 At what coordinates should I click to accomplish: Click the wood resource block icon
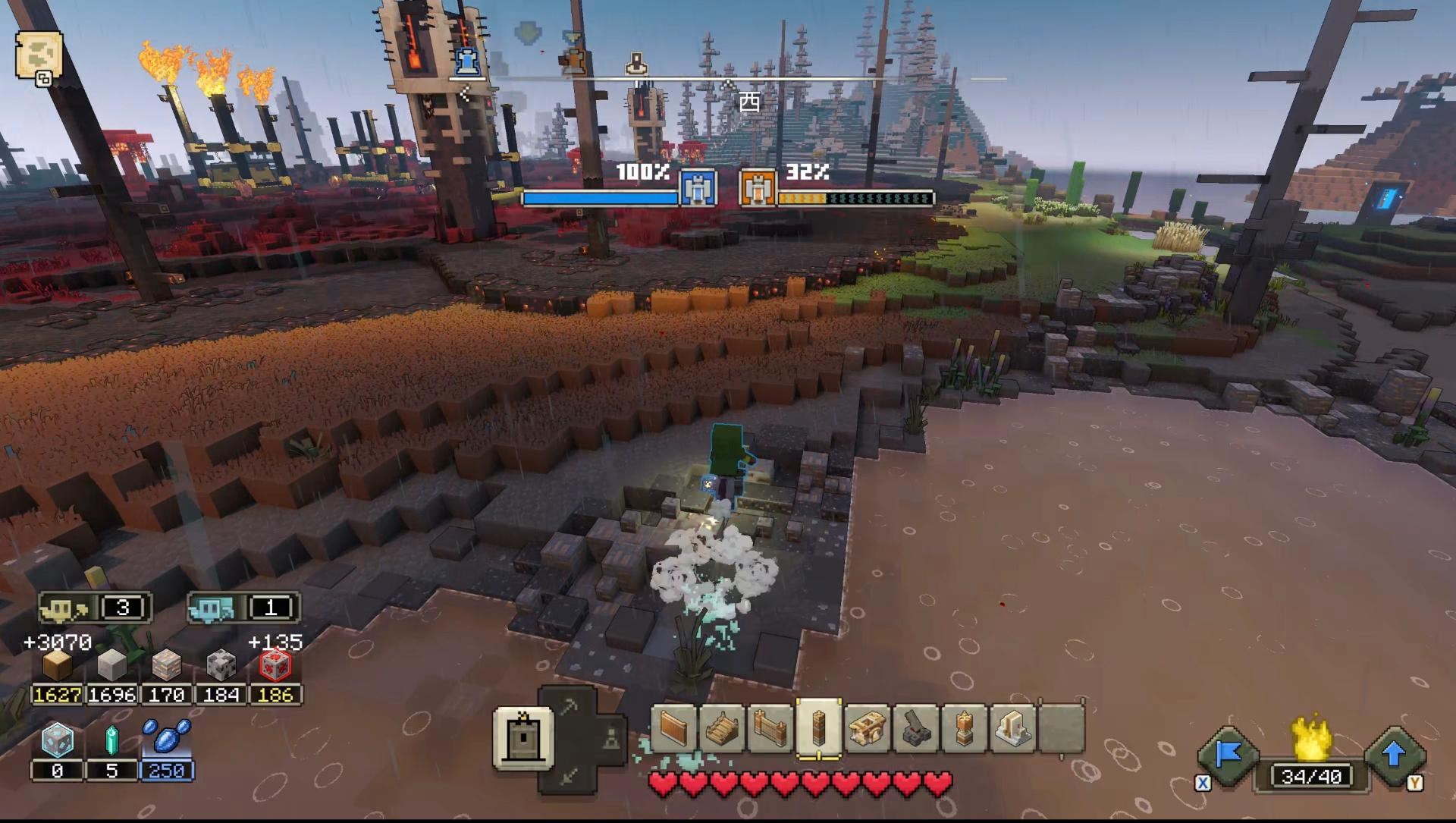pos(57,666)
